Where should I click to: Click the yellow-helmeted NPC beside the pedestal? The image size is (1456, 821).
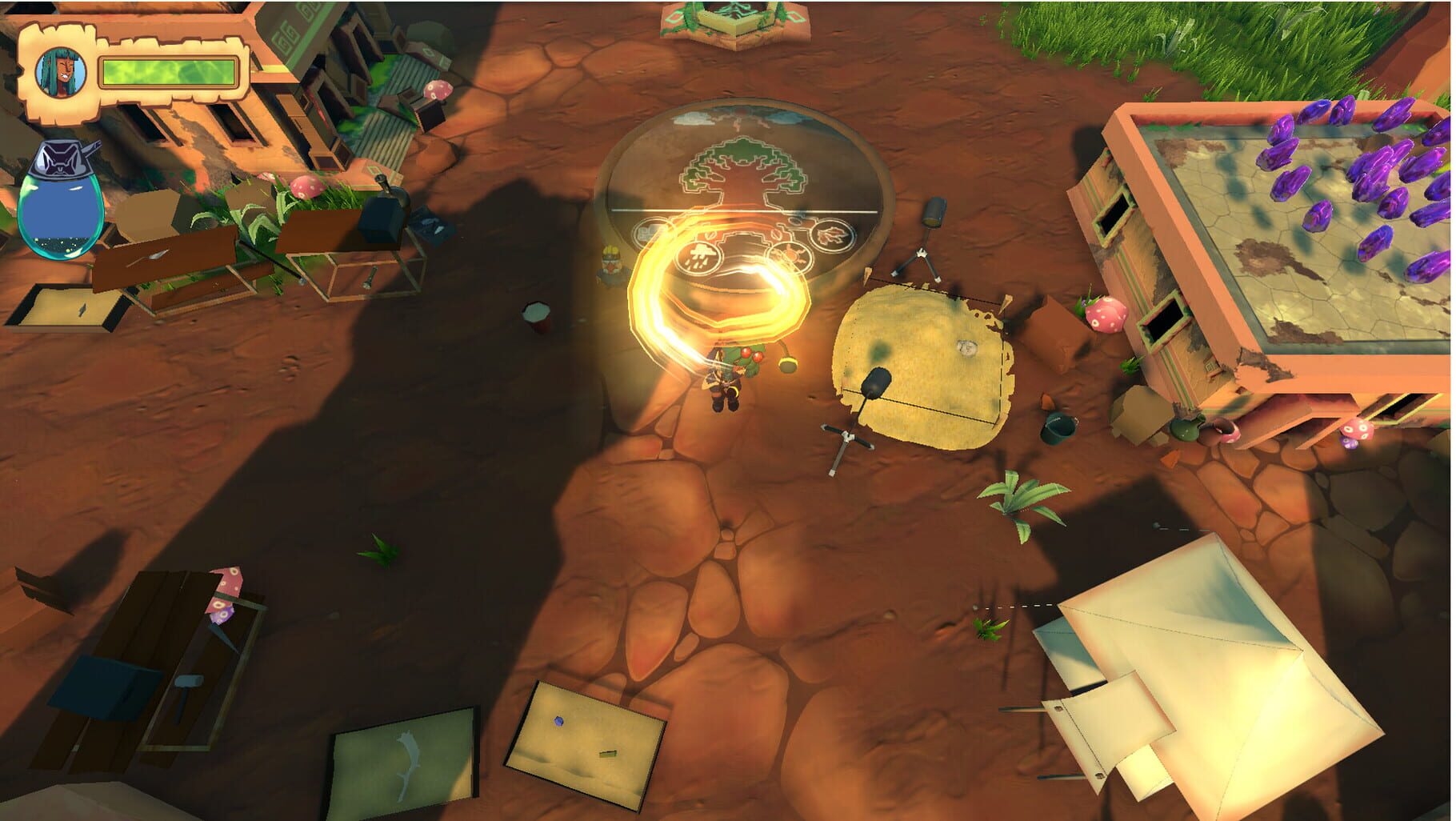tap(610, 262)
